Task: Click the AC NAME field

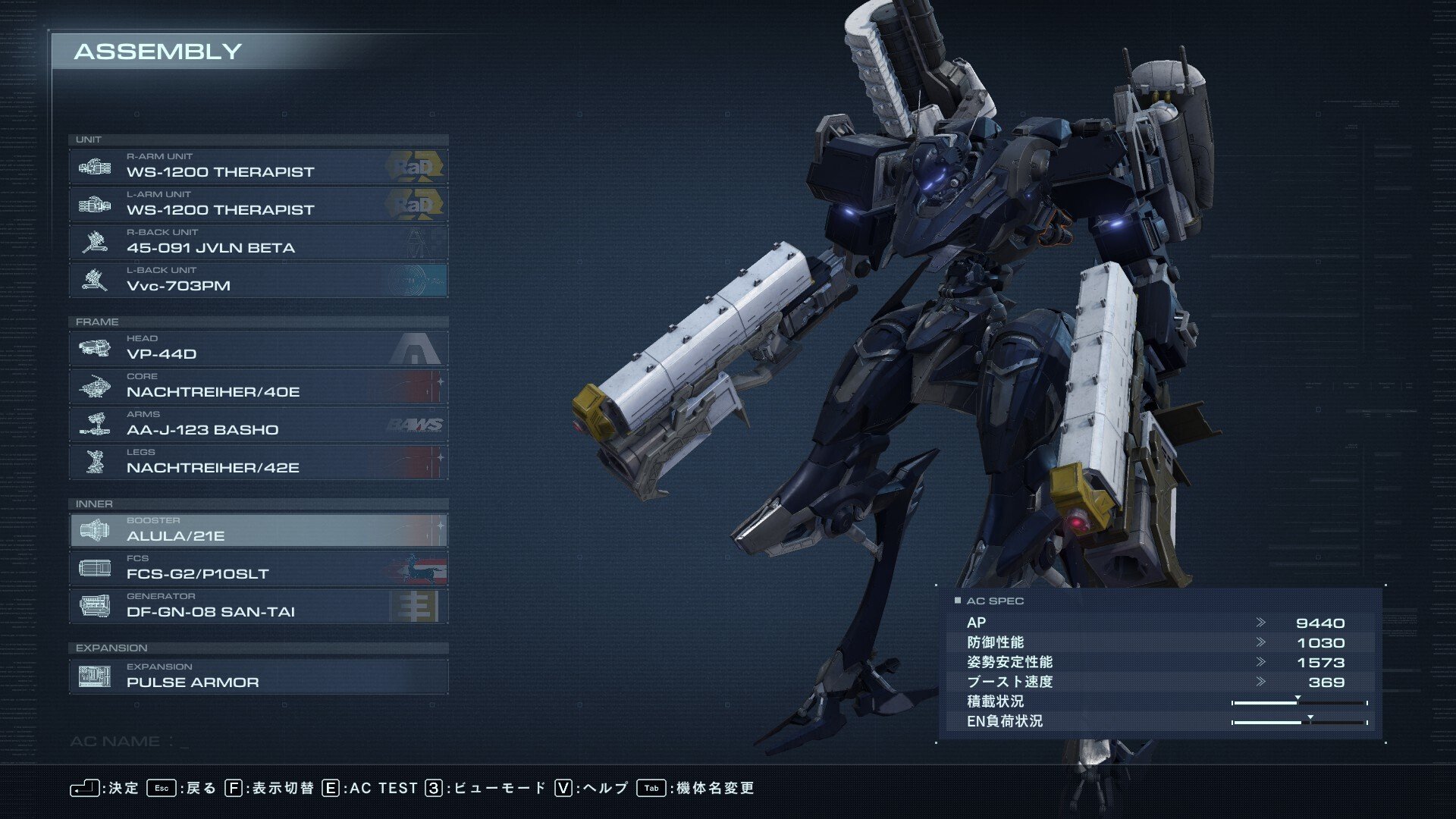Action: [130, 742]
